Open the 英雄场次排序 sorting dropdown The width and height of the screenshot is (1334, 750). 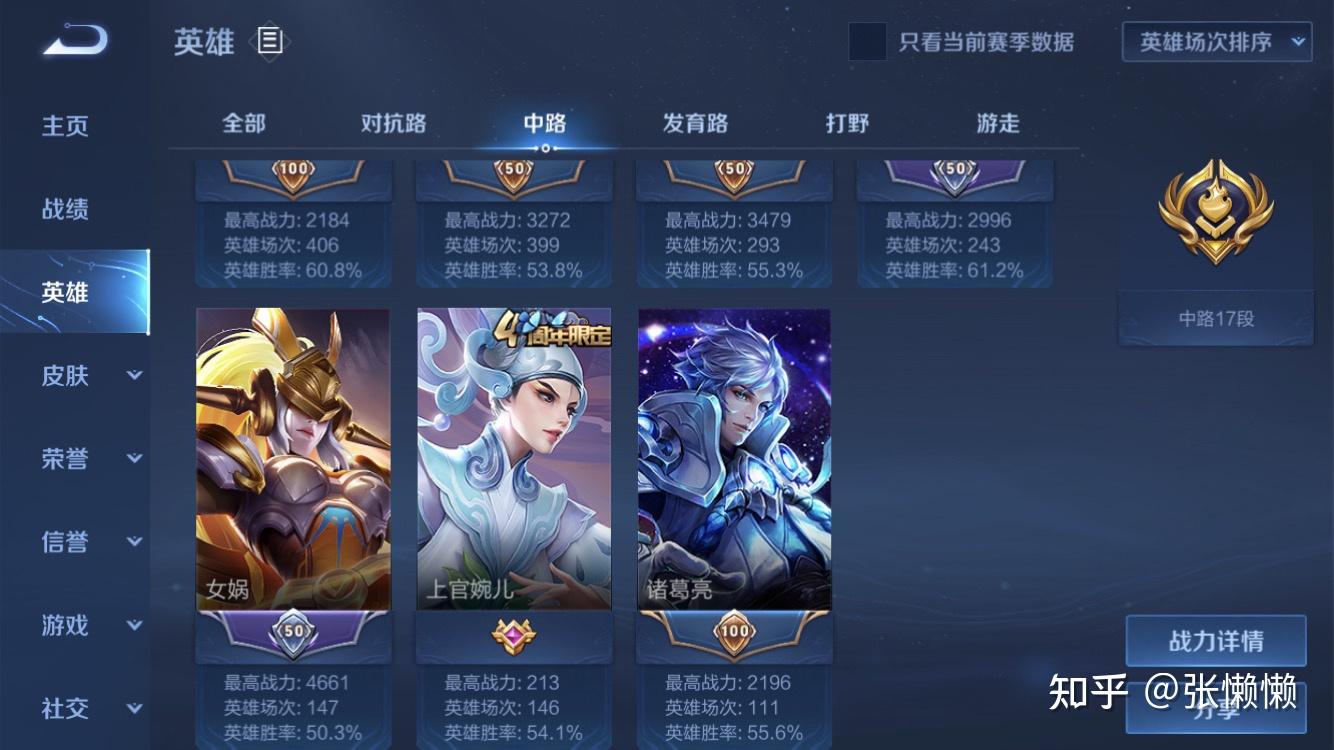coord(1216,42)
